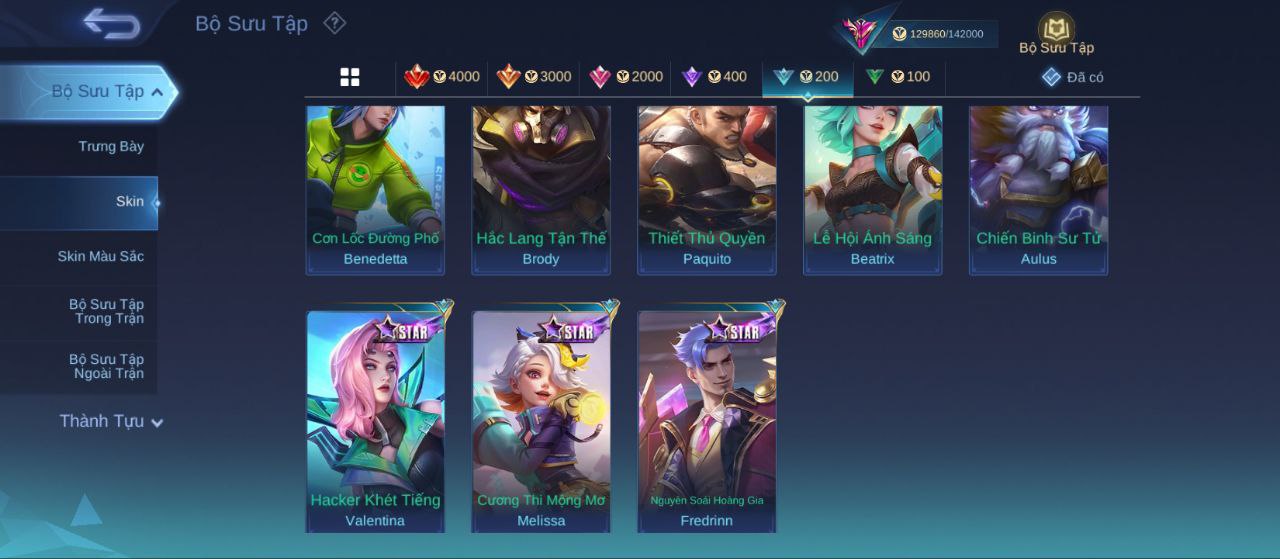The image size is (1280, 559).
Task: Switch to the 4000 points tier tab
Action: coord(442,77)
